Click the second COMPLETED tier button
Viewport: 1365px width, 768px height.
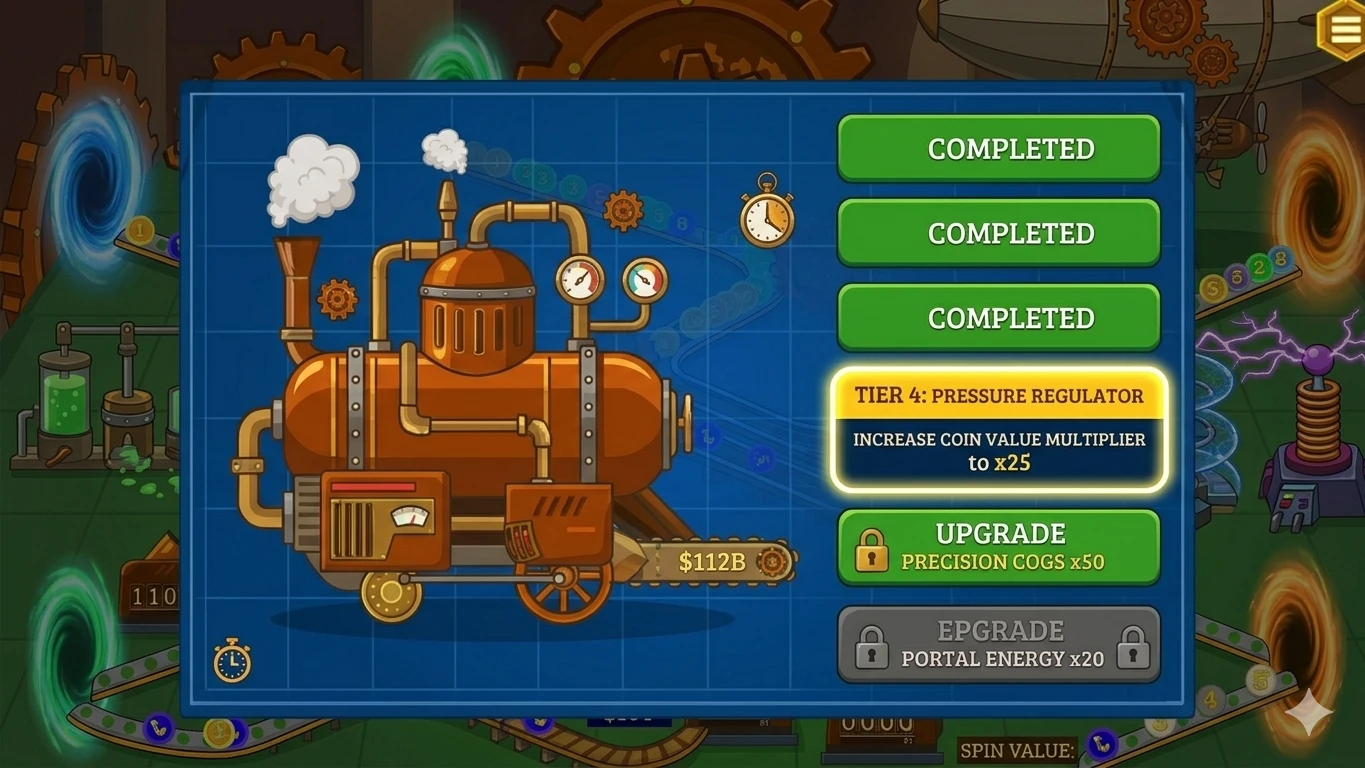(998, 232)
